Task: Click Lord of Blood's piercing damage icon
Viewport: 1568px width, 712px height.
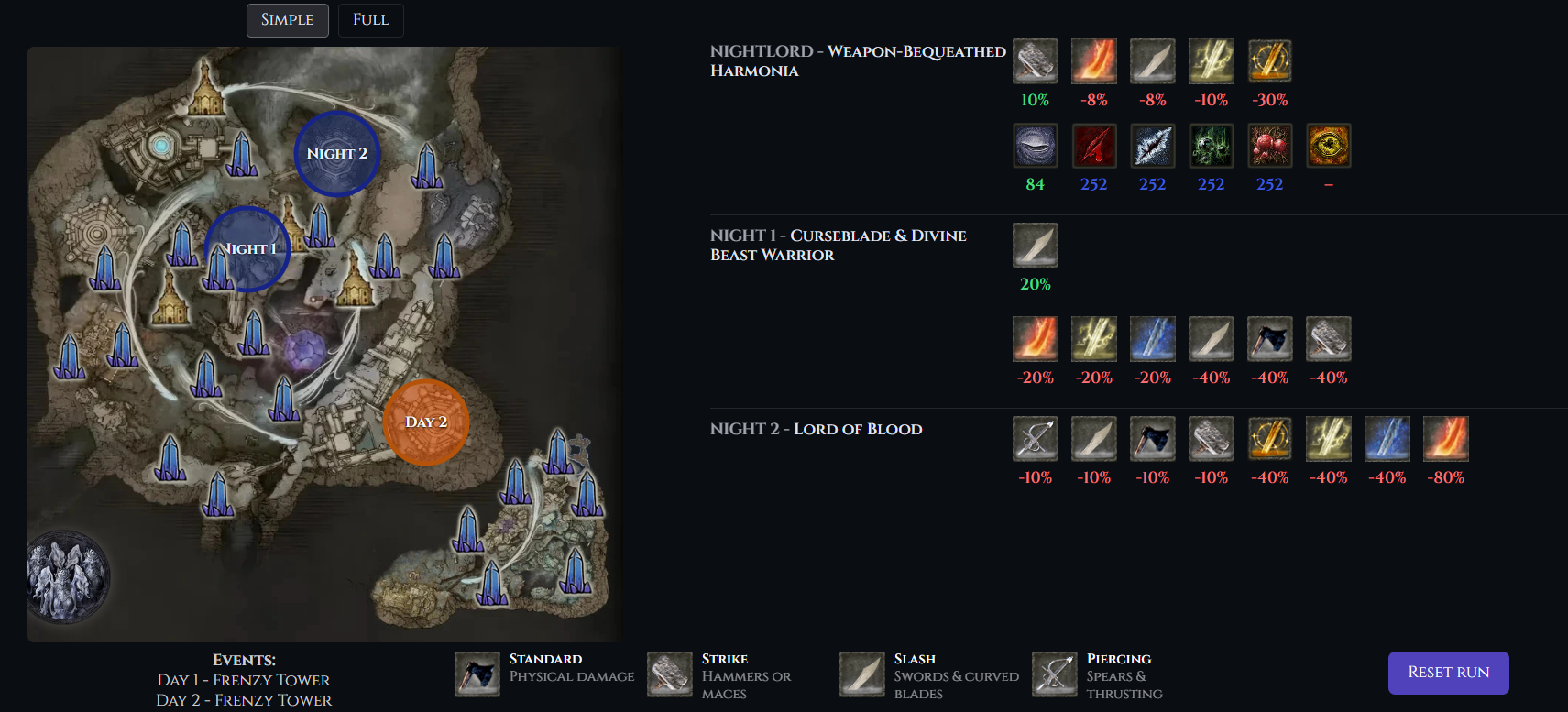Action: click(1036, 439)
